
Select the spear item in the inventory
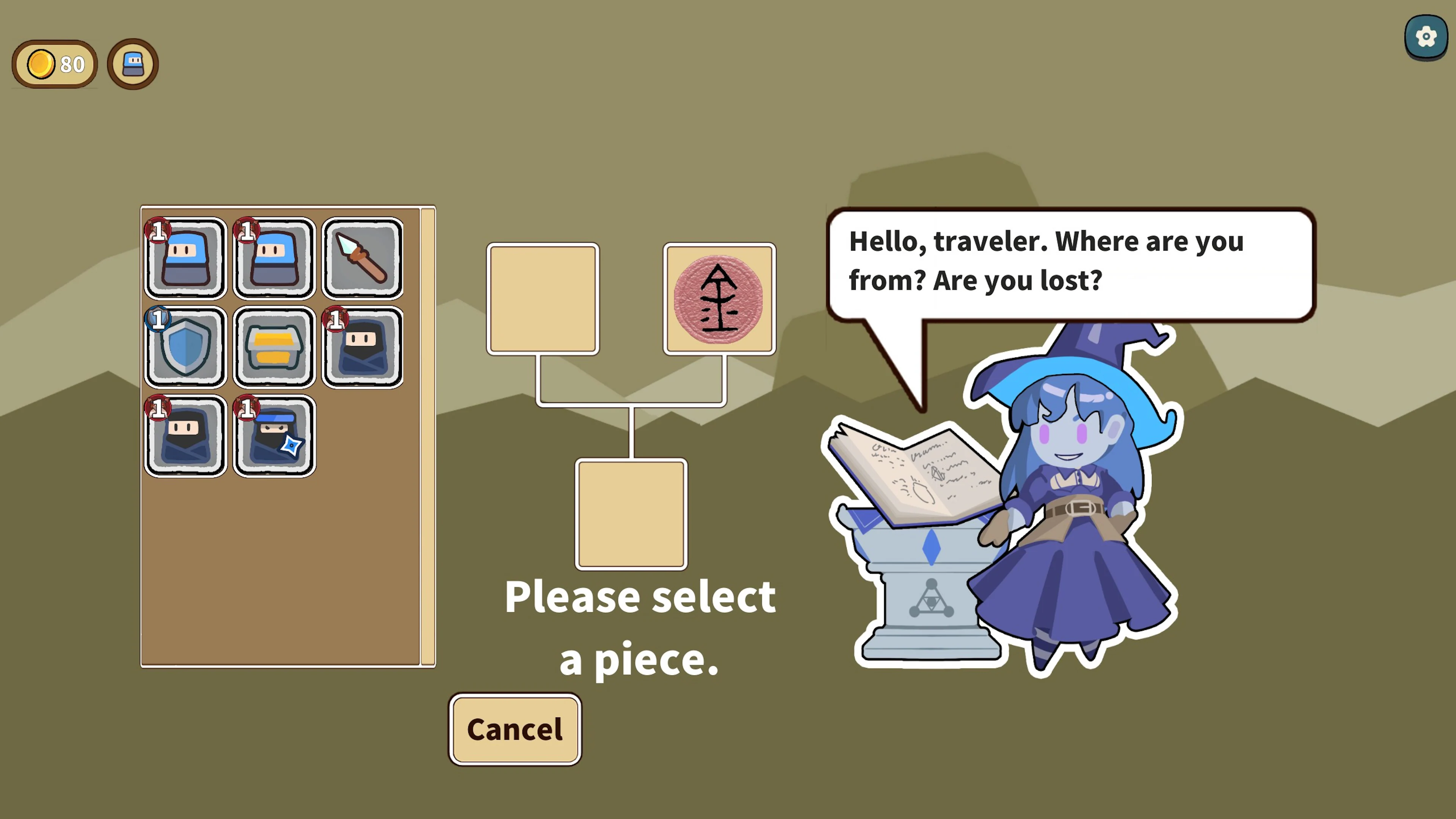coord(362,258)
